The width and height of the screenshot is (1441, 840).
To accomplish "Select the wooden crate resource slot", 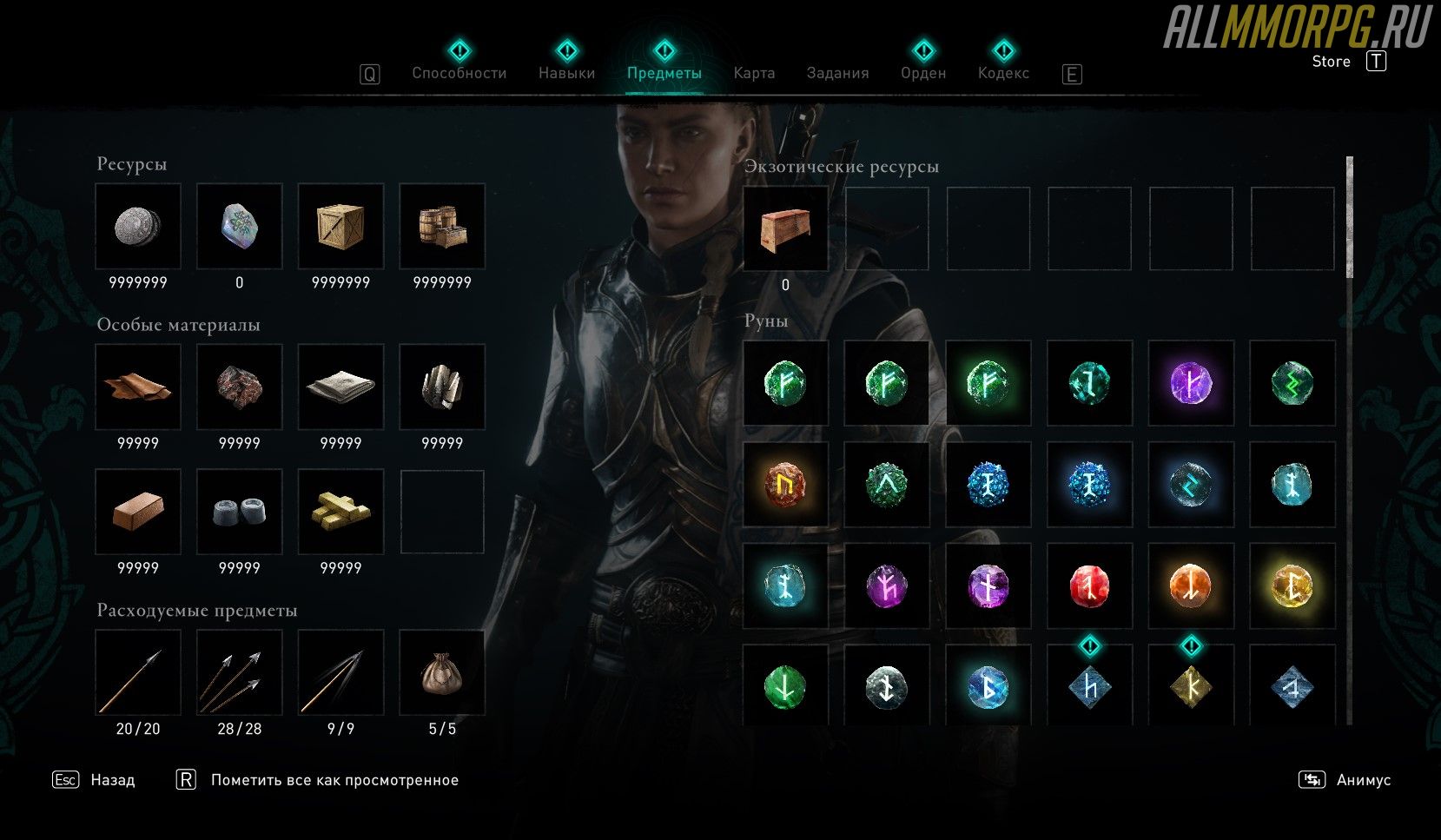I will (x=340, y=226).
